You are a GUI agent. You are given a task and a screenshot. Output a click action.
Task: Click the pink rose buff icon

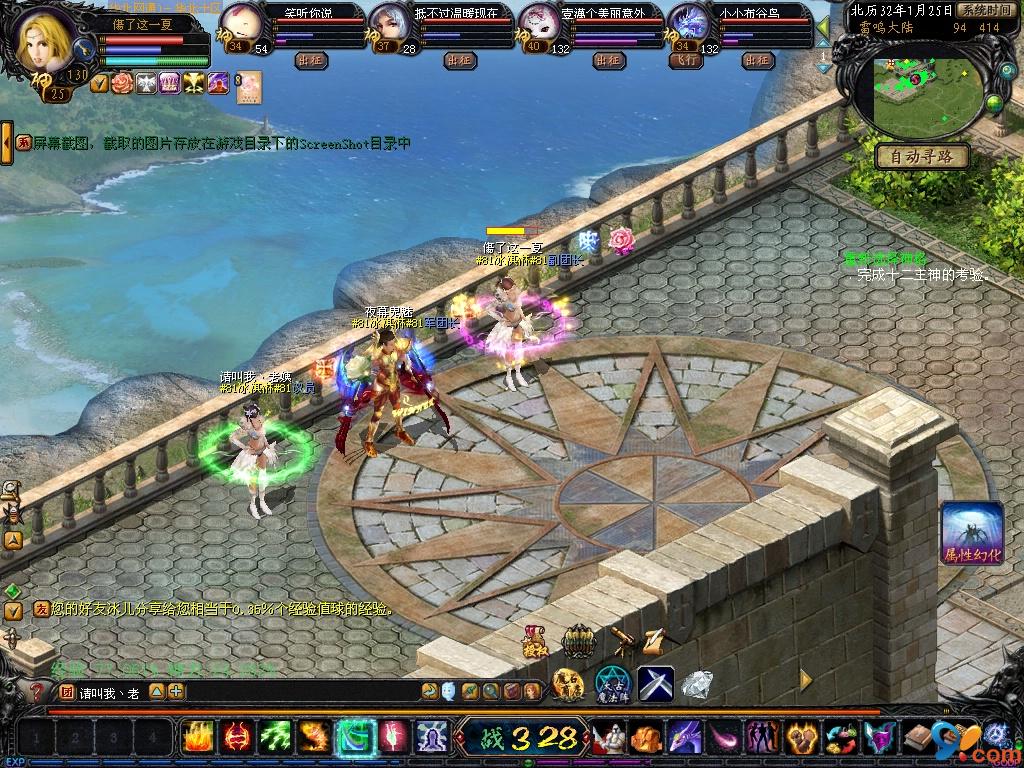(124, 83)
